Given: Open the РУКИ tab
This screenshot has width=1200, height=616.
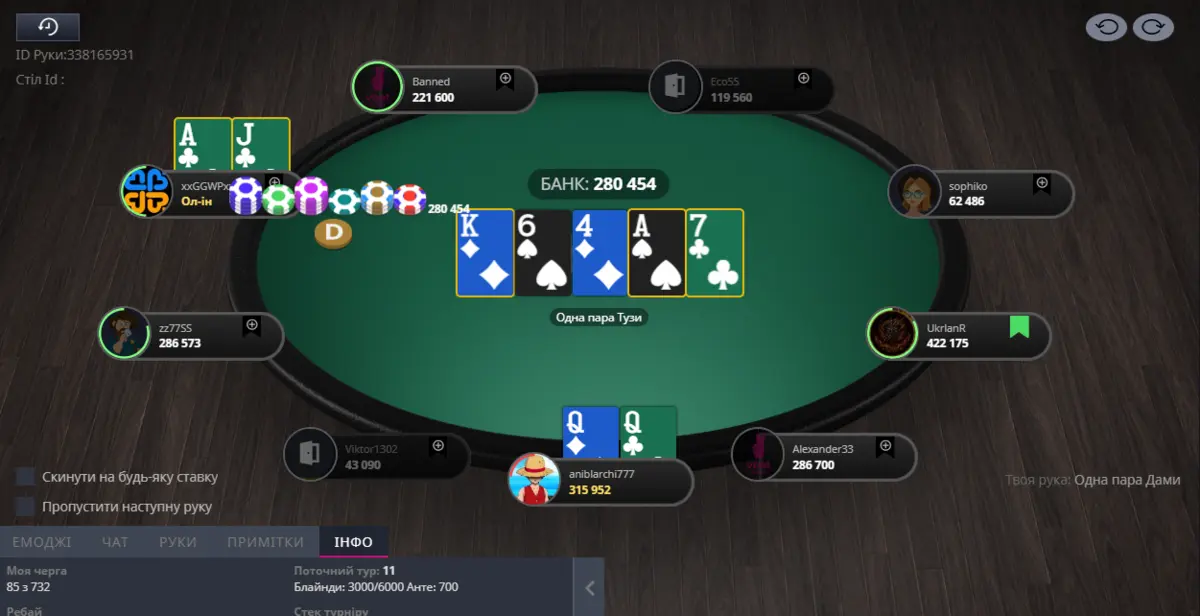Looking at the screenshot, I should pyautogui.click(x=178, y=542).
